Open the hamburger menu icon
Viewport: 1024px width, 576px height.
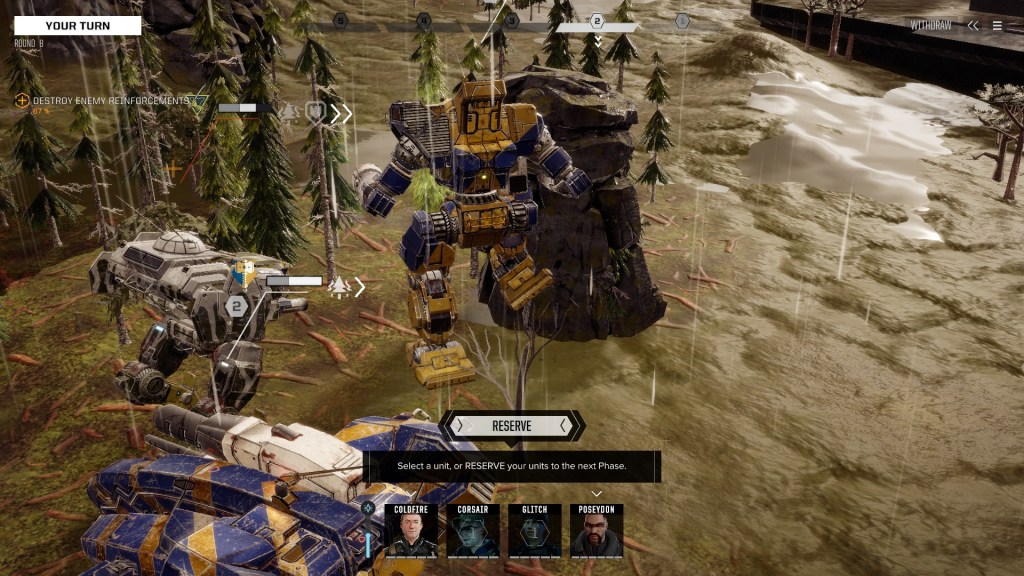click(x=997, y=26)
